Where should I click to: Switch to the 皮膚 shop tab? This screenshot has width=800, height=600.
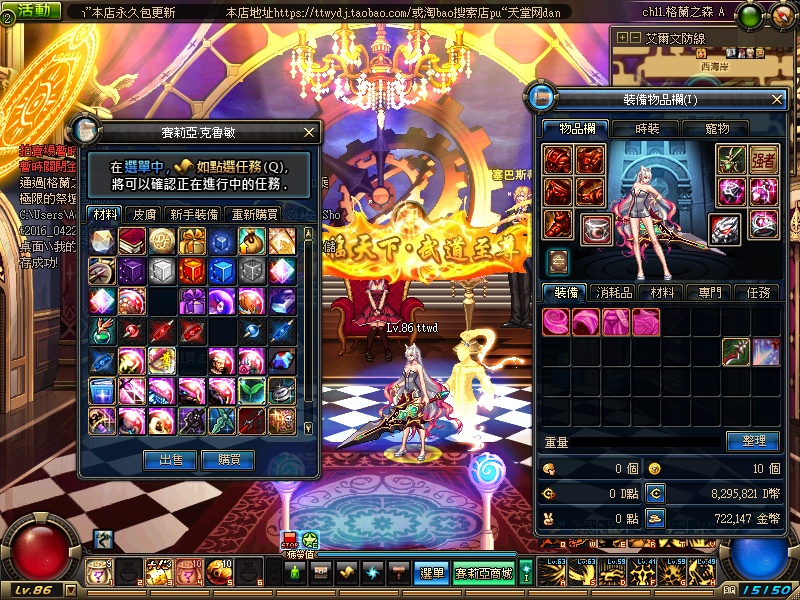(144, 214)
